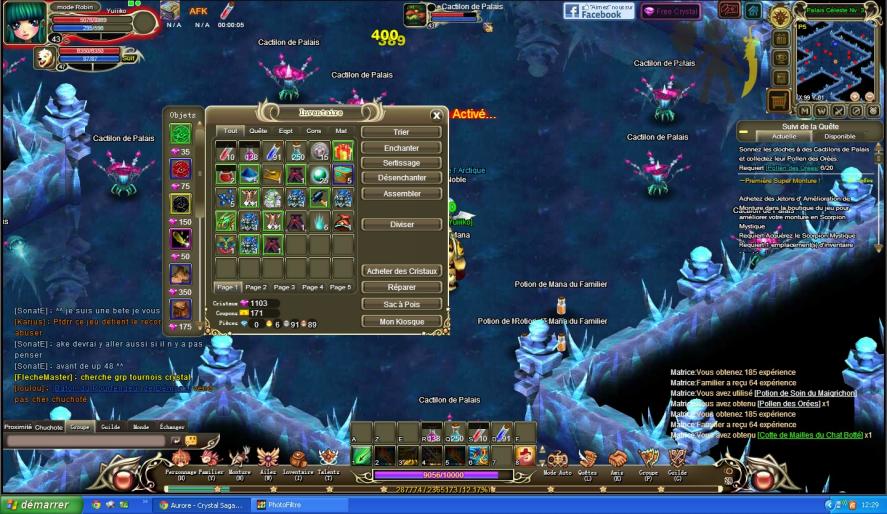
Task: Go to inventory Page 2
Action: click(x=256, y=287)
